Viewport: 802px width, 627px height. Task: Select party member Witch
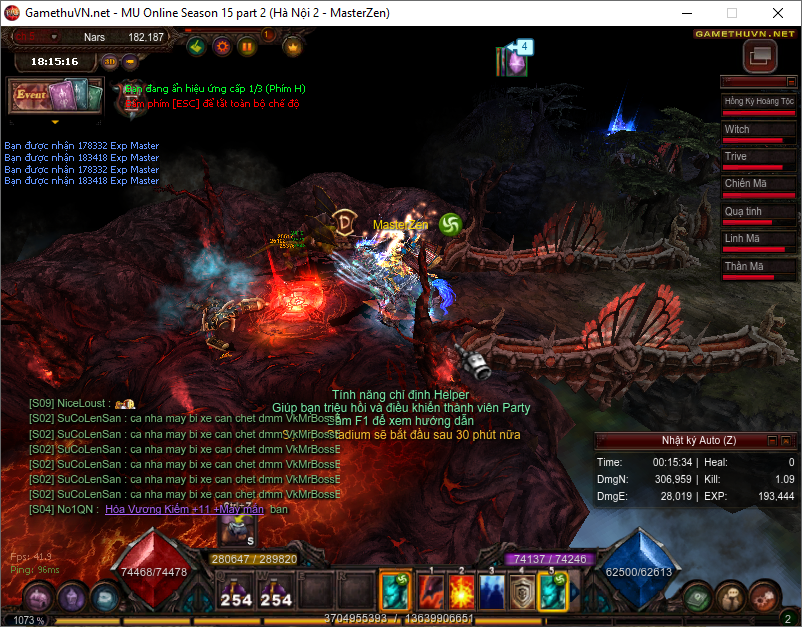pyautogui.click(x=759, y=130)
